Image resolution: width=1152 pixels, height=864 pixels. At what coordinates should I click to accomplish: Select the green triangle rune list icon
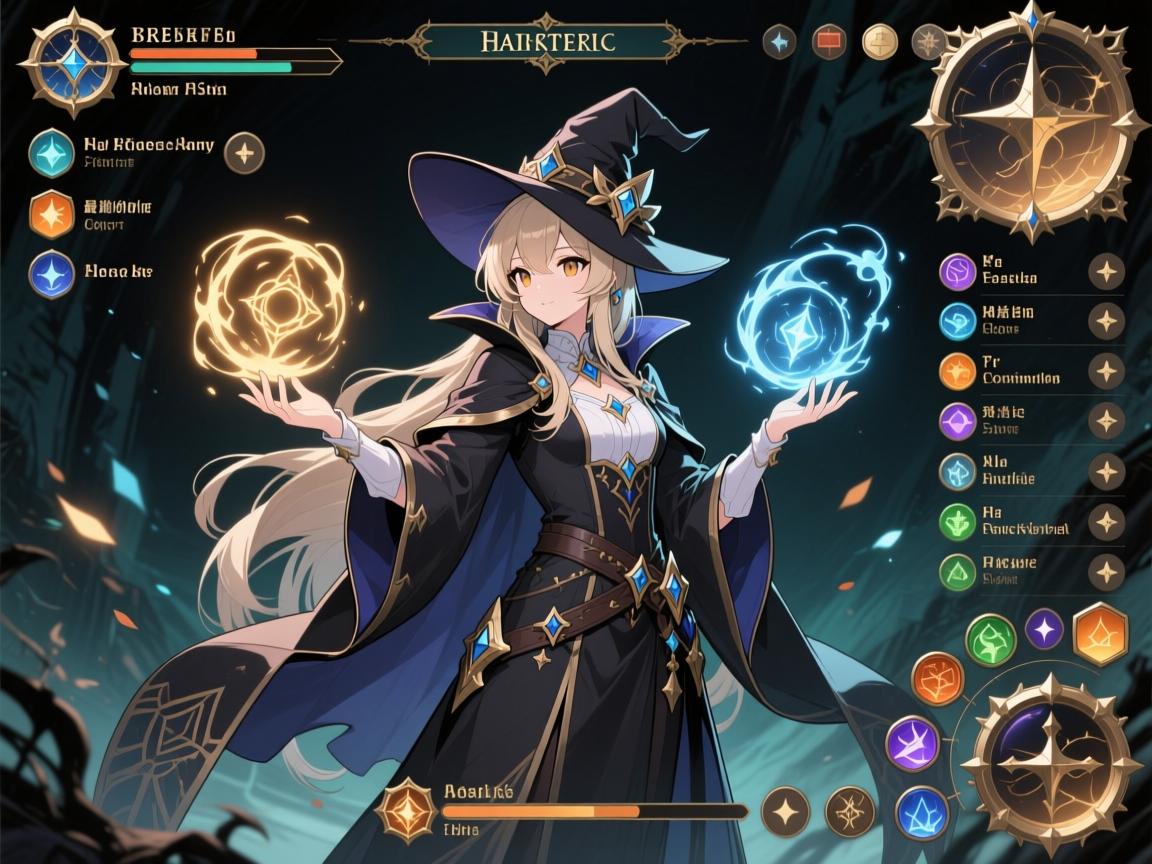click(x=958, y=571)
